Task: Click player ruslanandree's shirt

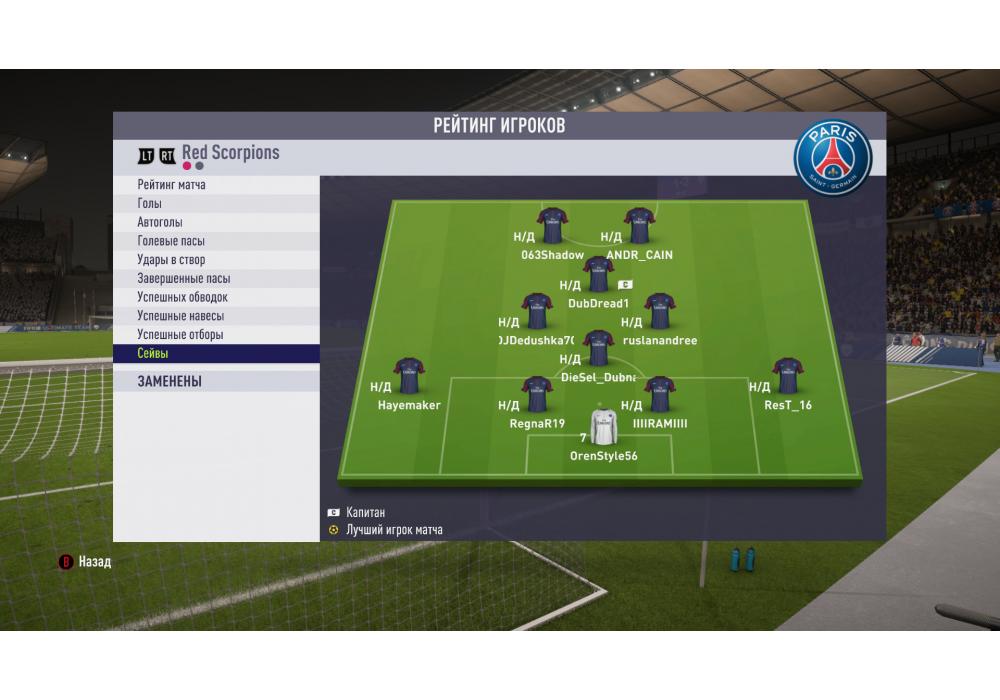Action: coord(659,311)
